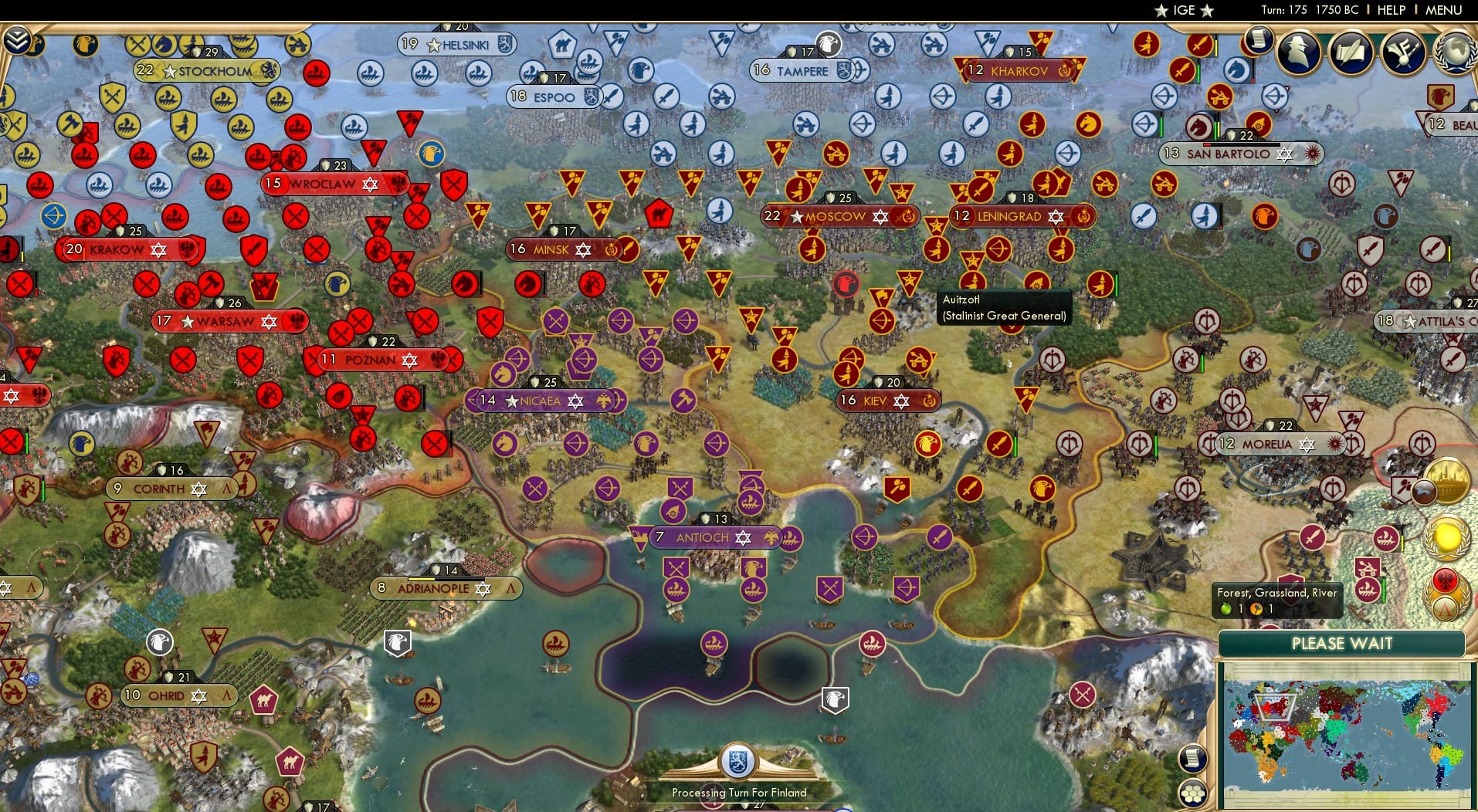Click the scroll icon beside the minimap

(1192, 757)
